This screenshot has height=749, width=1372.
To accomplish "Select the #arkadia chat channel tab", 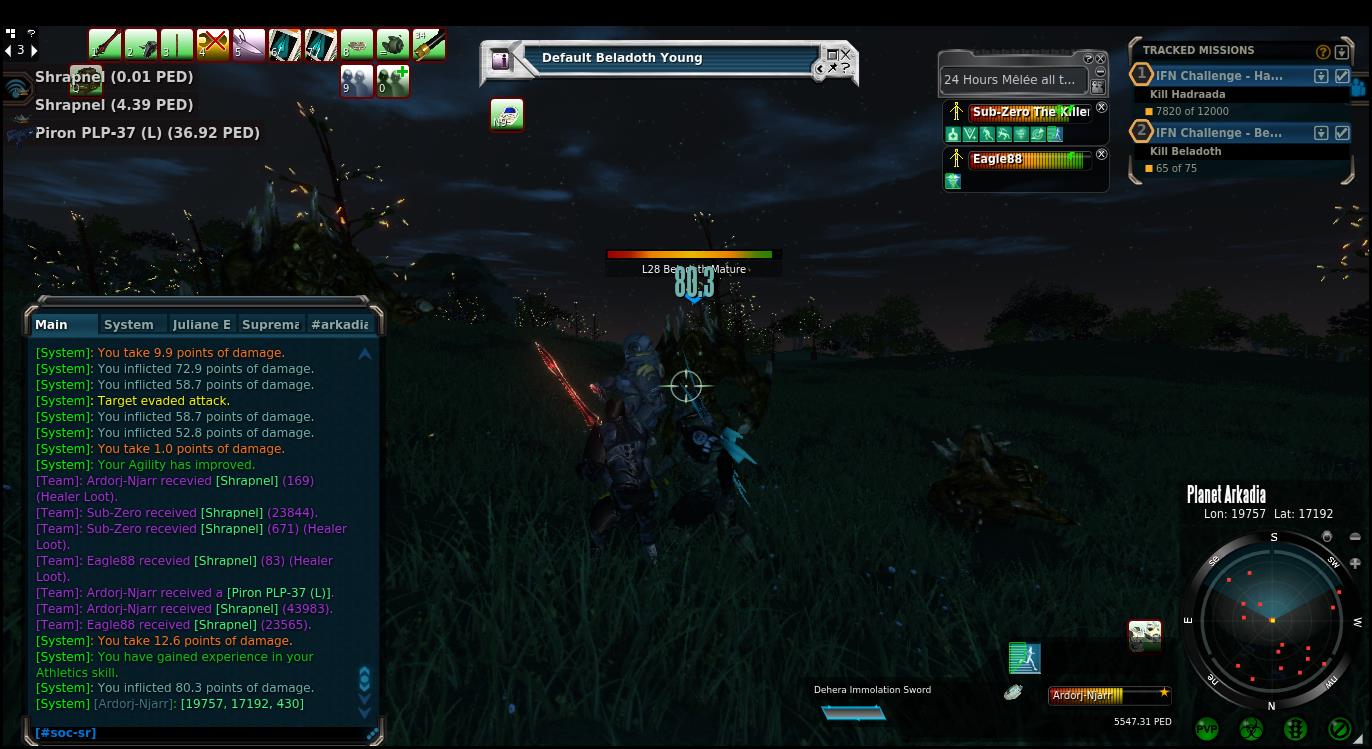I will (x=340, y=324).
